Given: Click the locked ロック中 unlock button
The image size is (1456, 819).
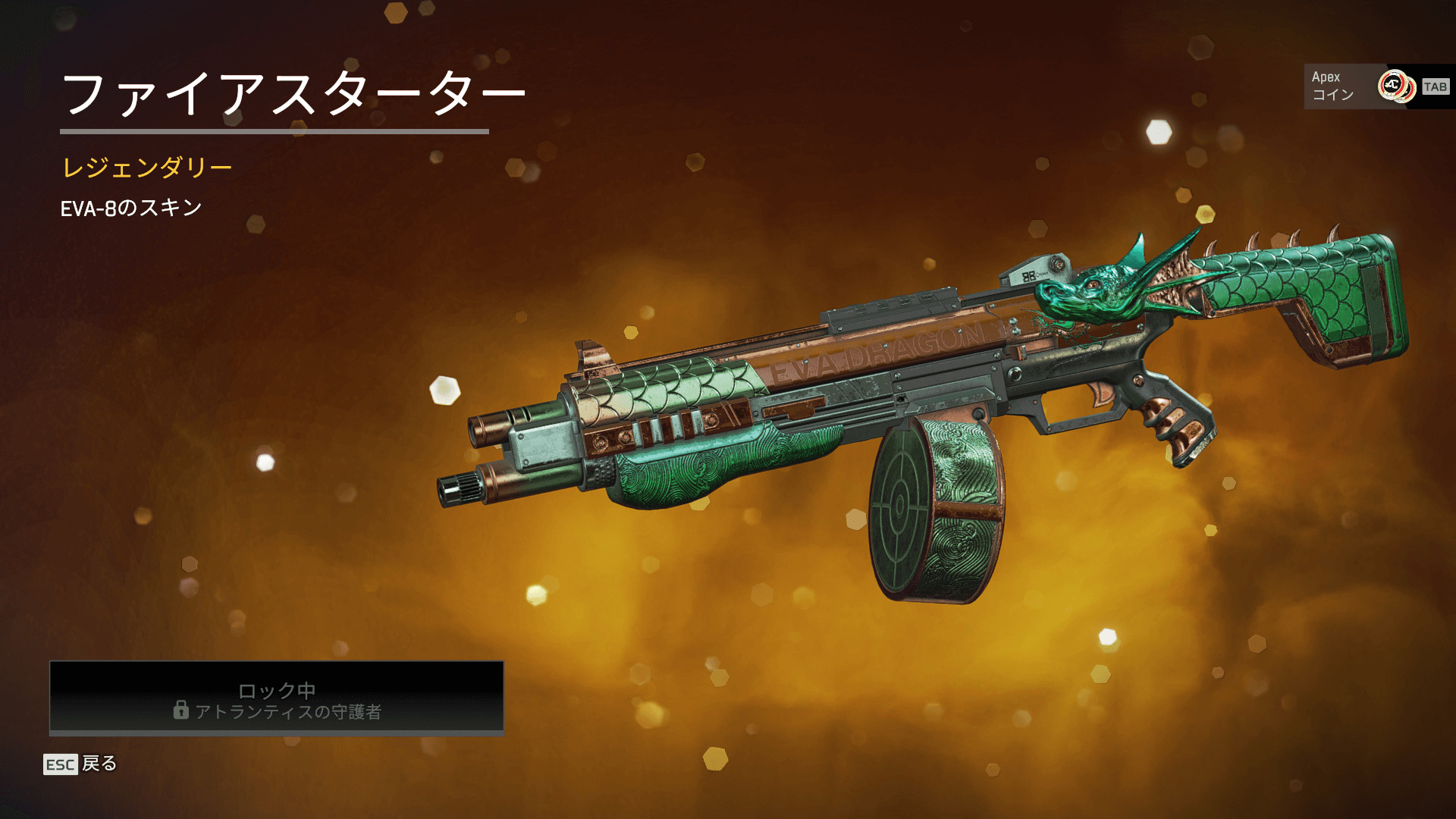Looking at the screenshot, I should (x=277, y=698).
